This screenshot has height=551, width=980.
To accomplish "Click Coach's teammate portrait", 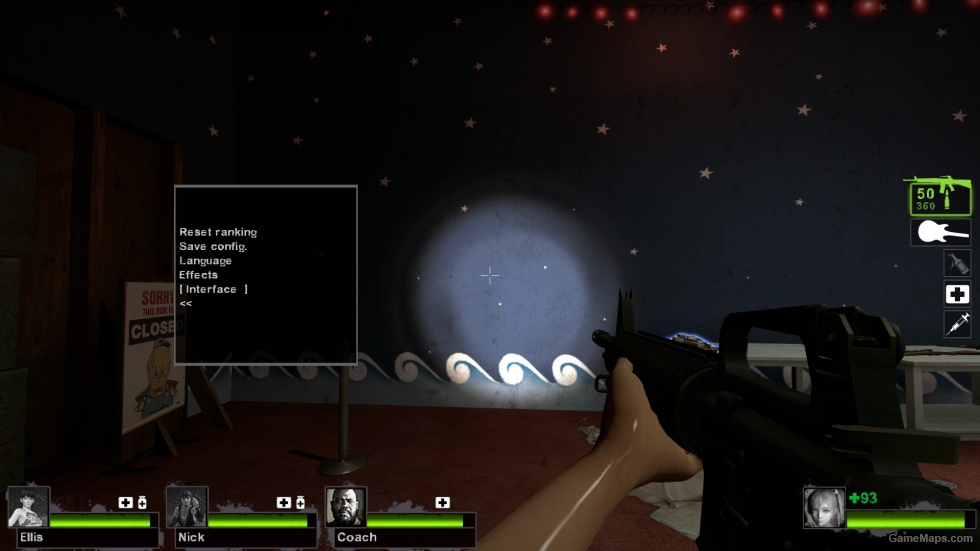I will point(346,507).
